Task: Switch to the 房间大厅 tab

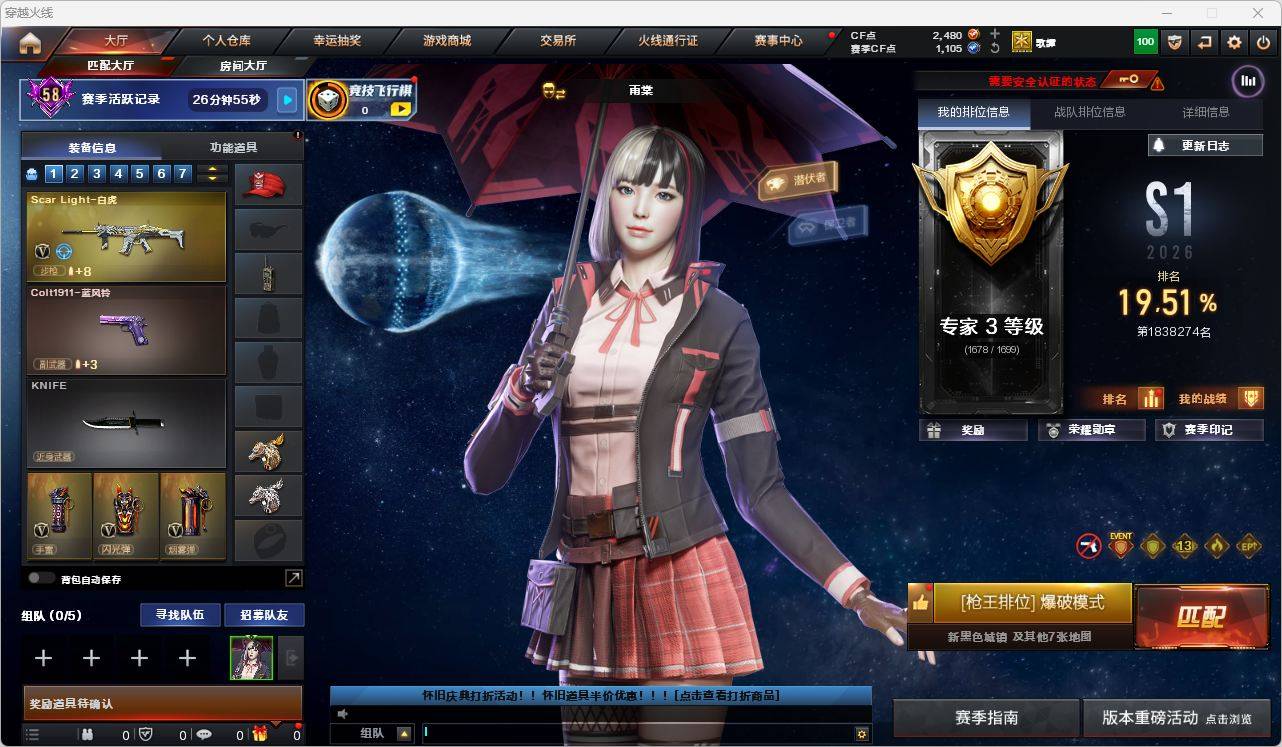Action: point(242,65)
